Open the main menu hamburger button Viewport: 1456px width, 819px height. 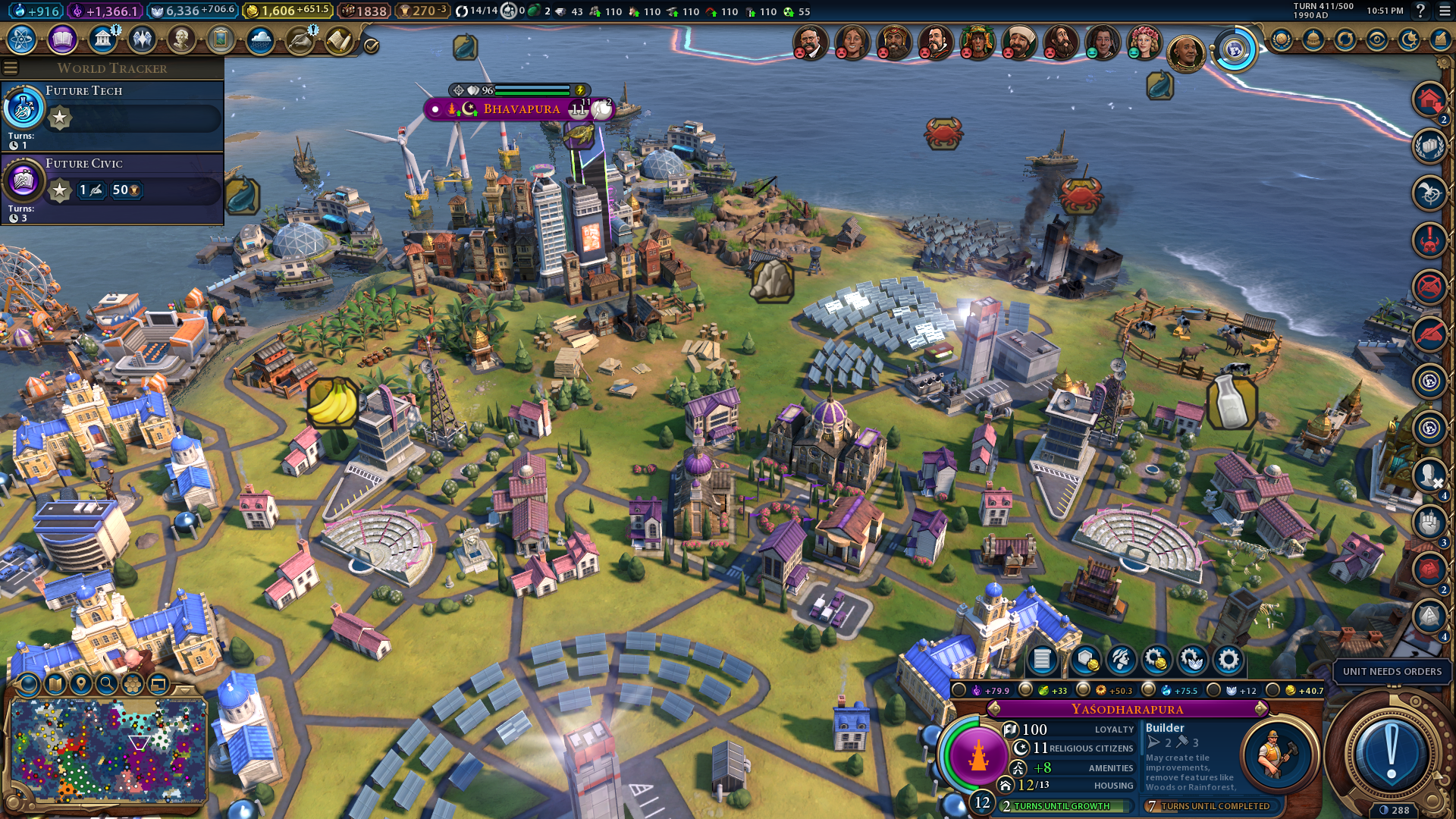1442,11
